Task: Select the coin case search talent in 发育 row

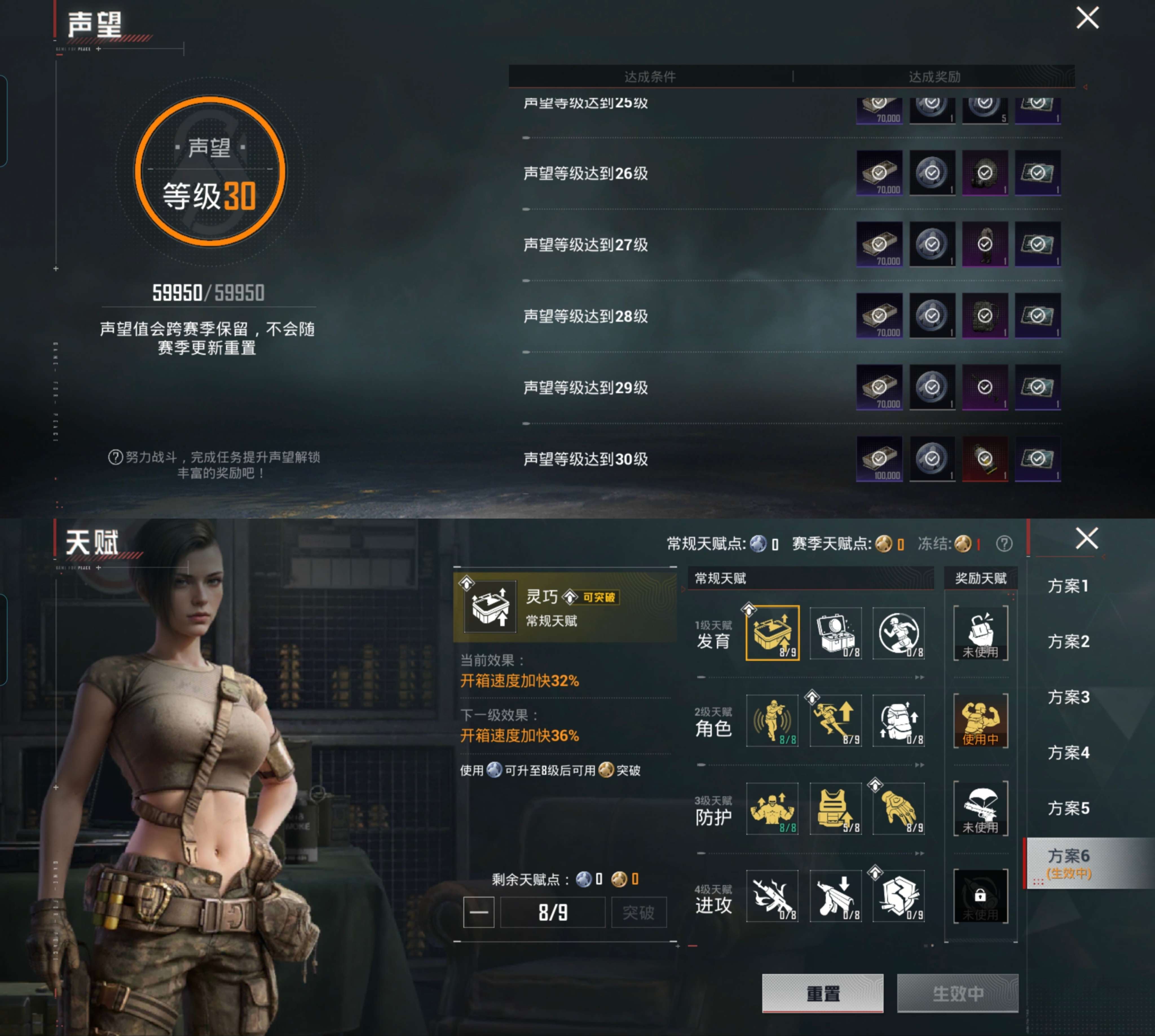Action: [836, 633]
